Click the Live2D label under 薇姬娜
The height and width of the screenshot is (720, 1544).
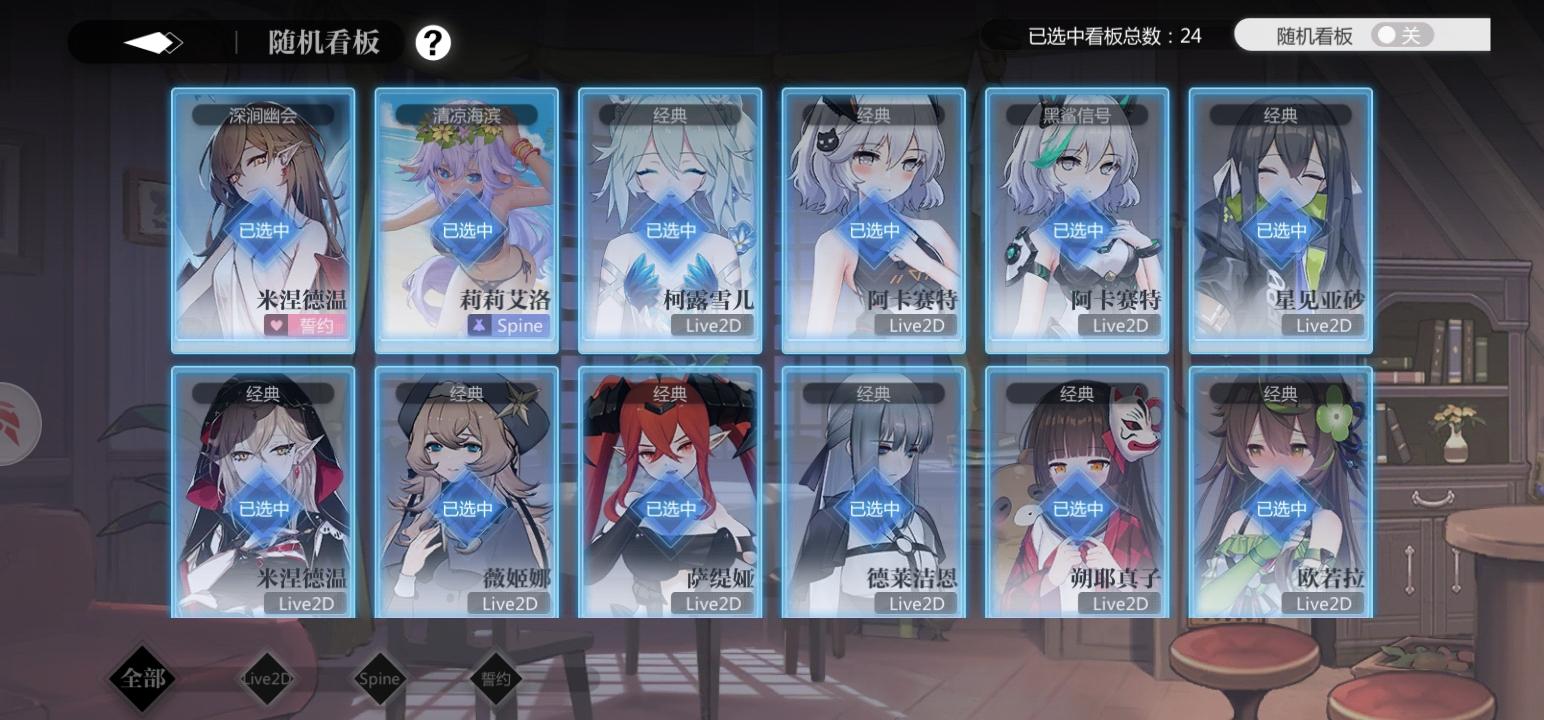tap(509, 604)
